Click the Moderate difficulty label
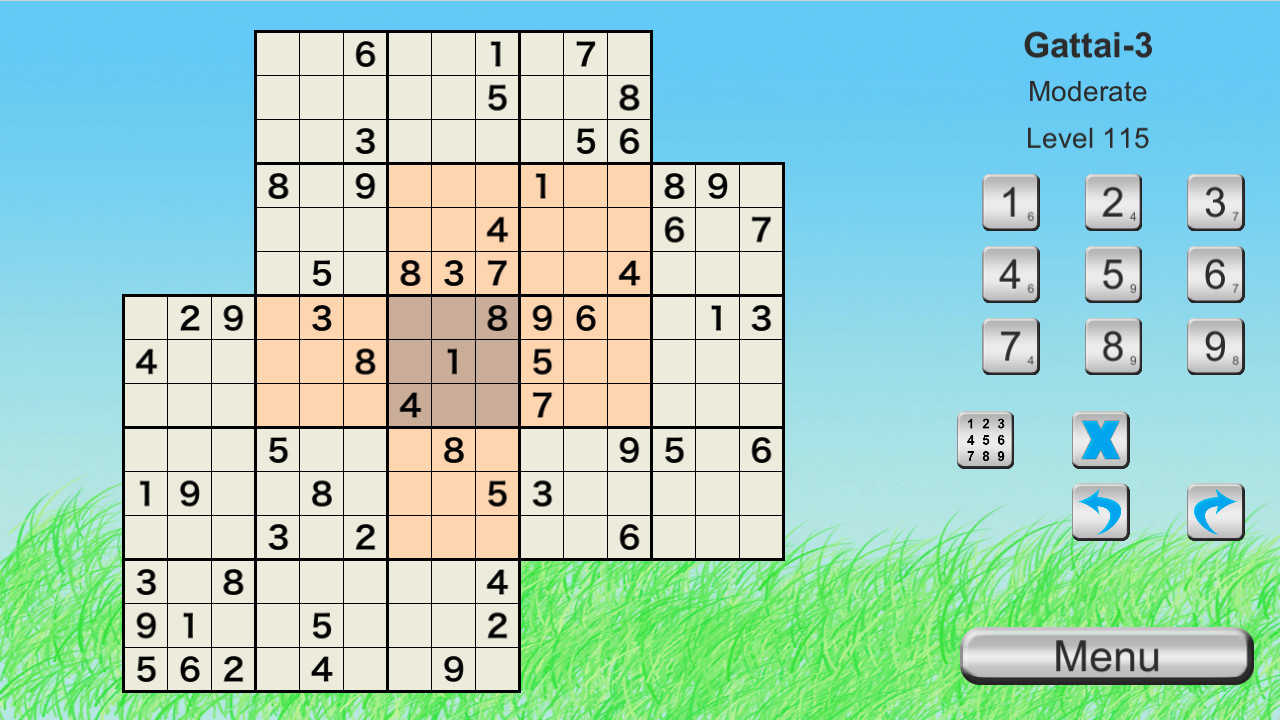 click(x=1087, y=92)
